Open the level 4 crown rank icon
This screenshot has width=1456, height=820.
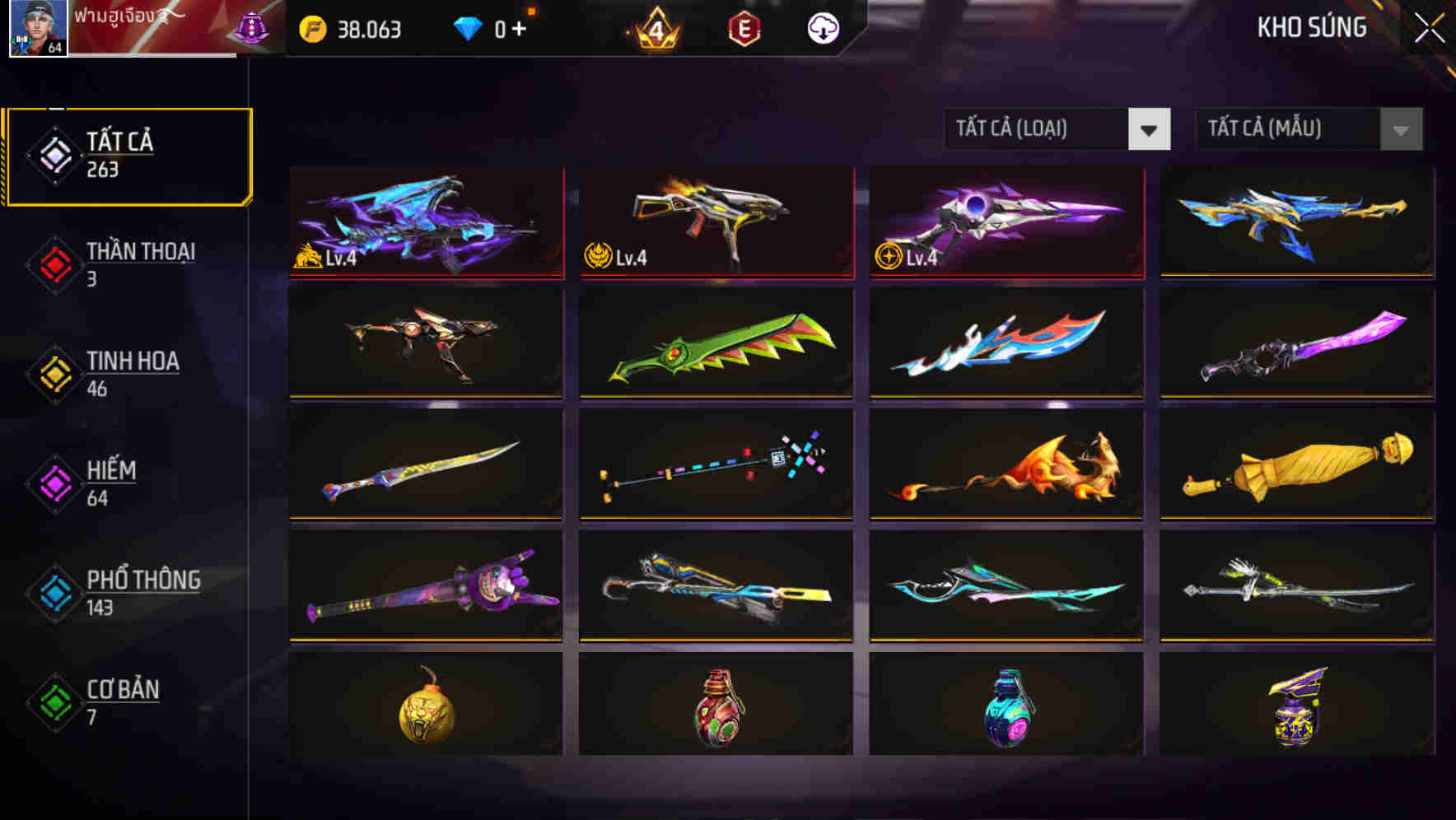pos(655,27)
